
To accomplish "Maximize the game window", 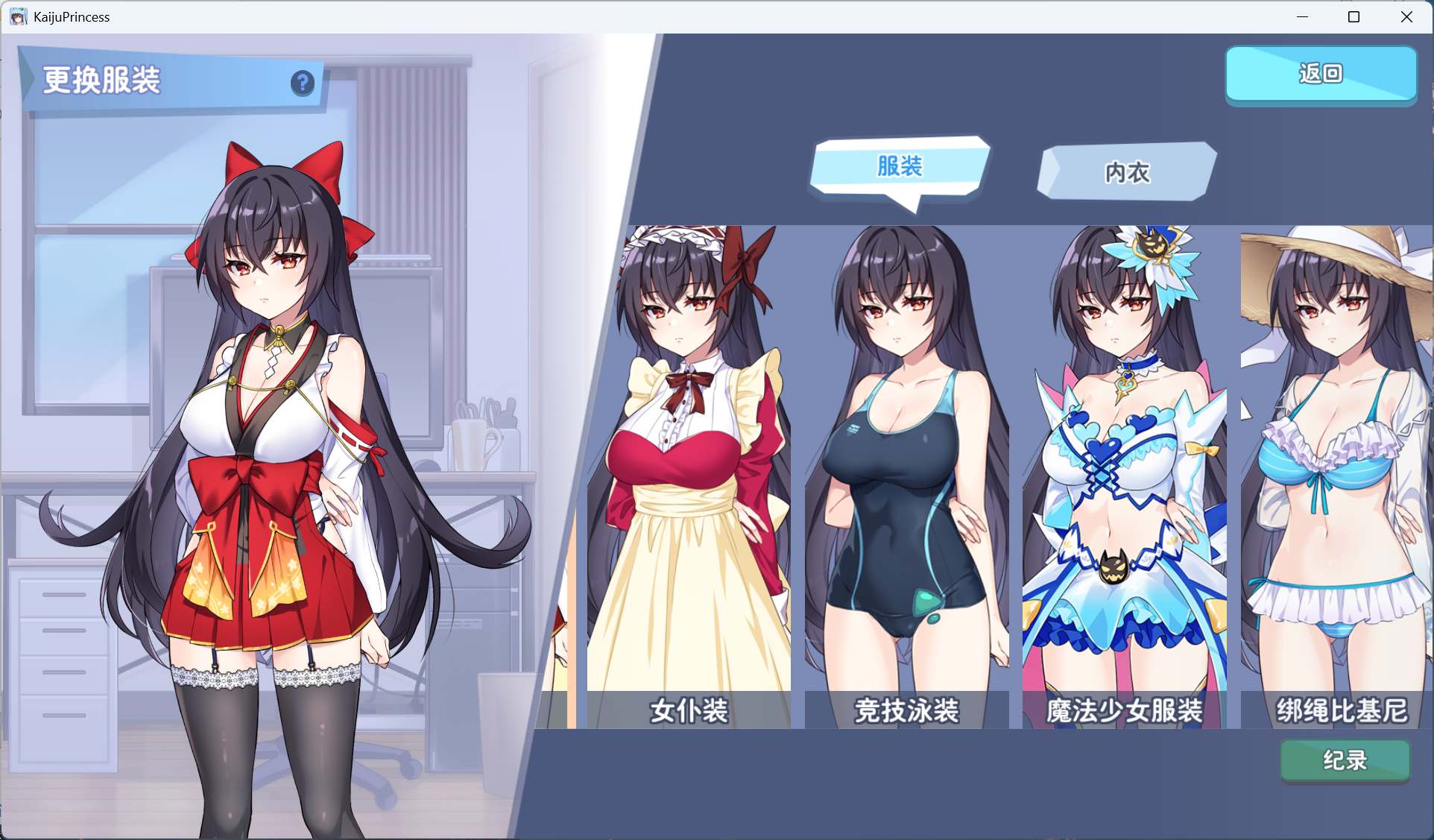I will click(1354, 17).
